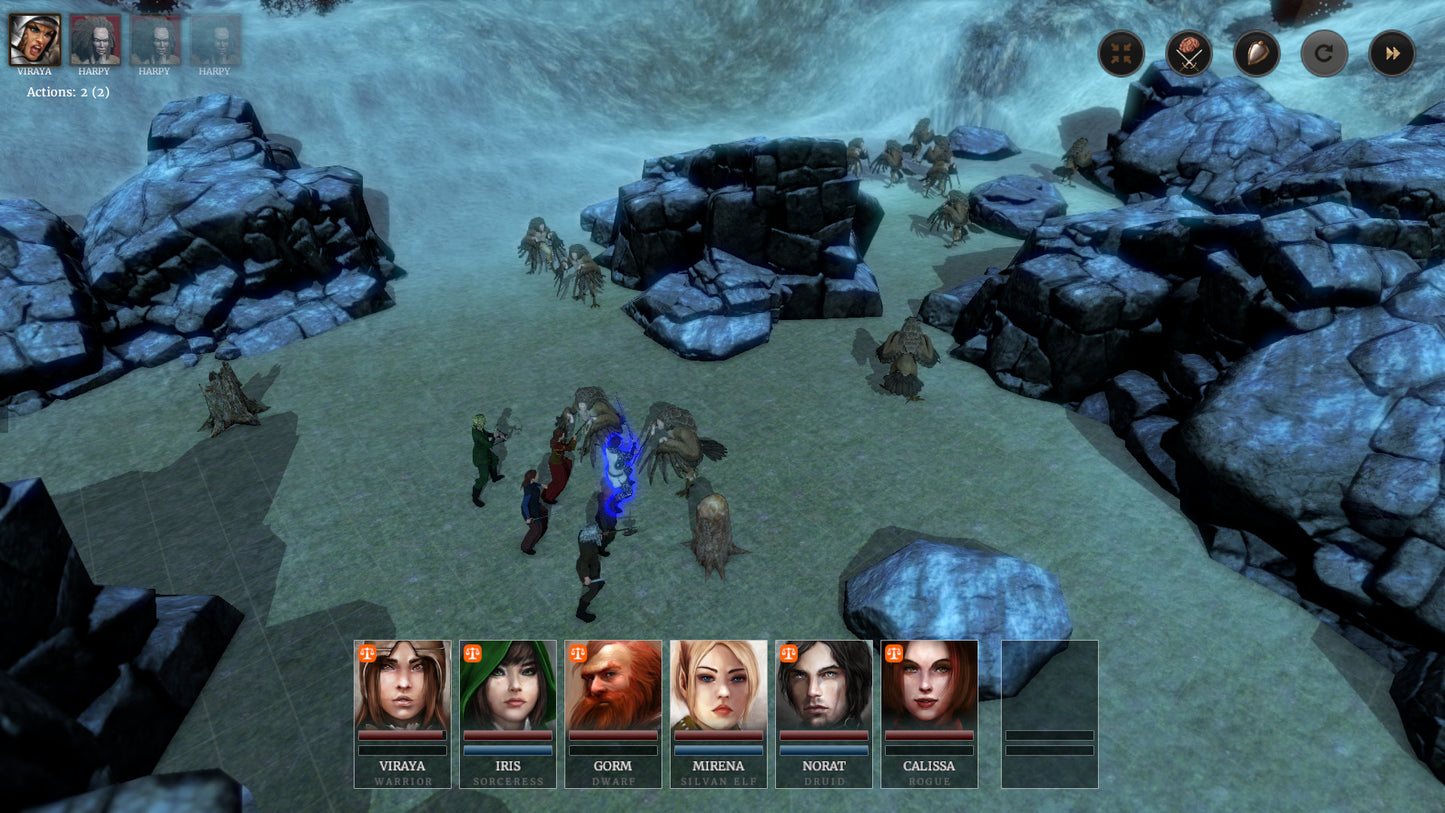Click the scales icon on Calissa's card
This screenshot has height=813, width=1445.
click(x=893, y=655)
